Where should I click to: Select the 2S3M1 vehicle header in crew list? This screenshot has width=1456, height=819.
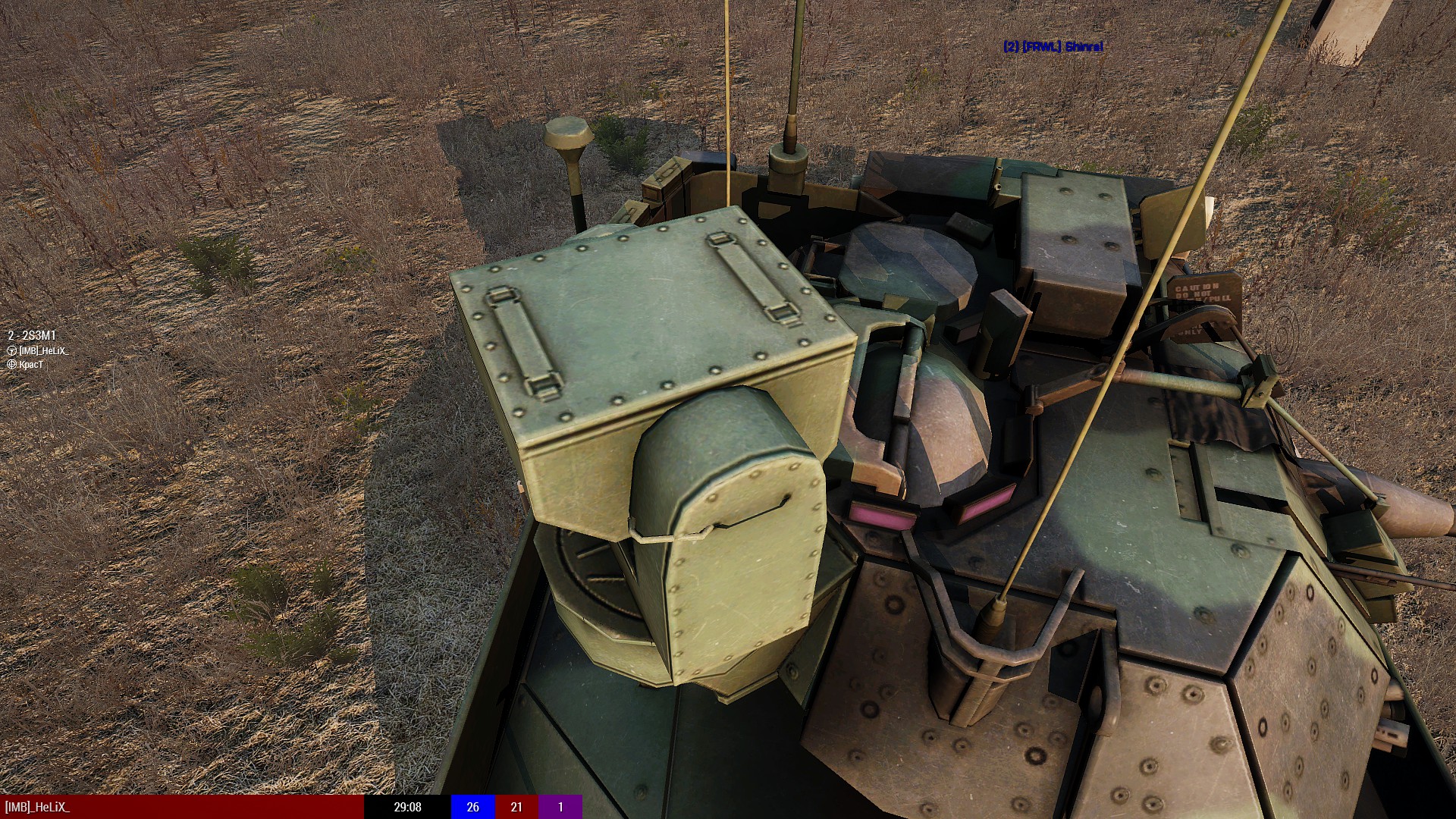point(32,335)
